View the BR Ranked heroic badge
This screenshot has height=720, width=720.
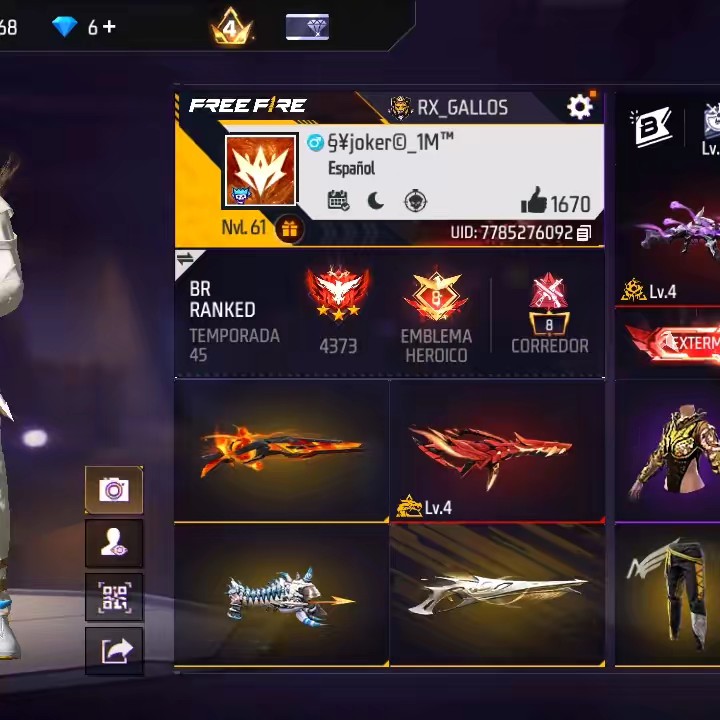coord(338,297)
